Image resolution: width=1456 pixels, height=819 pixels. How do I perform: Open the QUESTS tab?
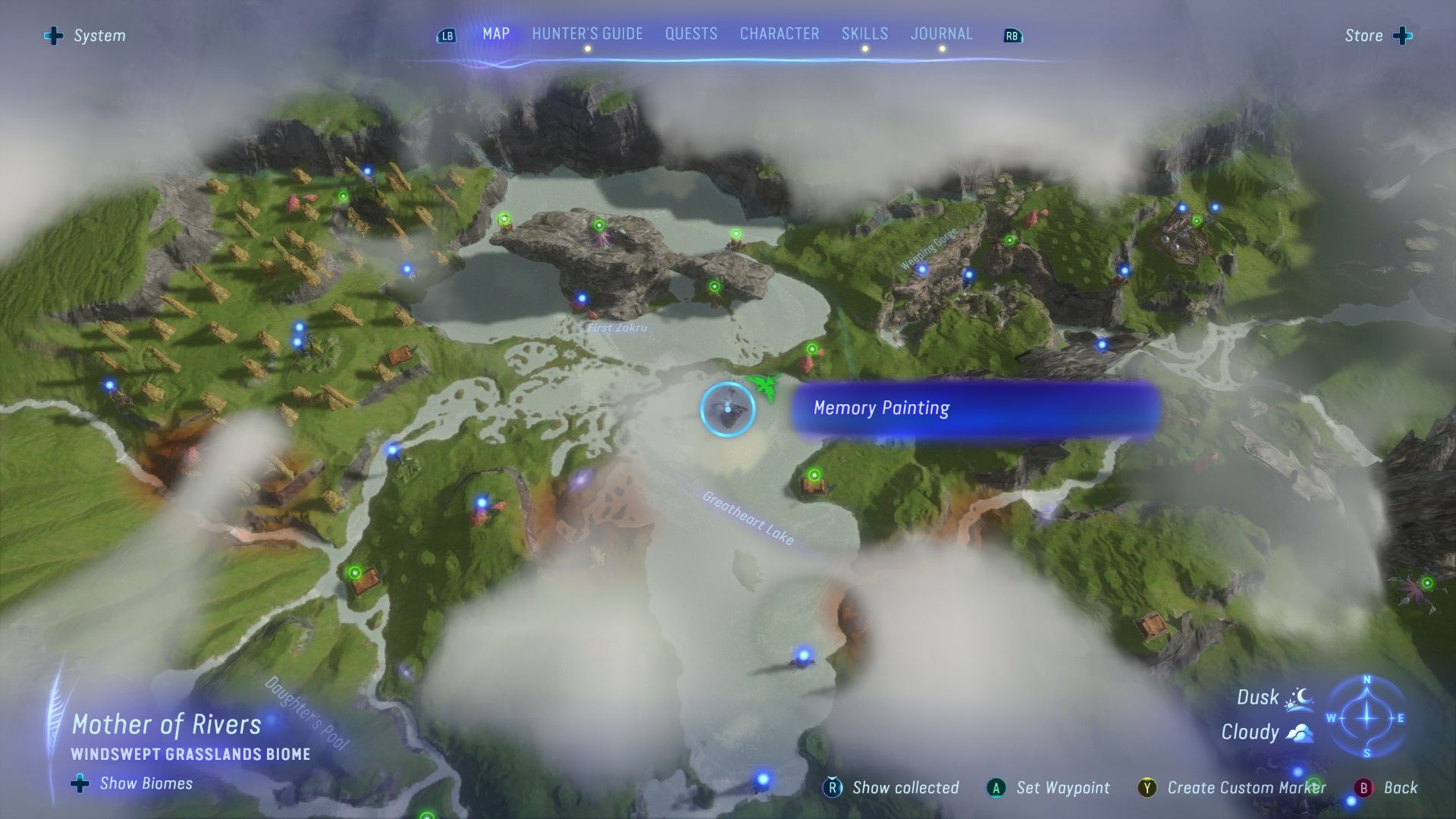(691, 34)
